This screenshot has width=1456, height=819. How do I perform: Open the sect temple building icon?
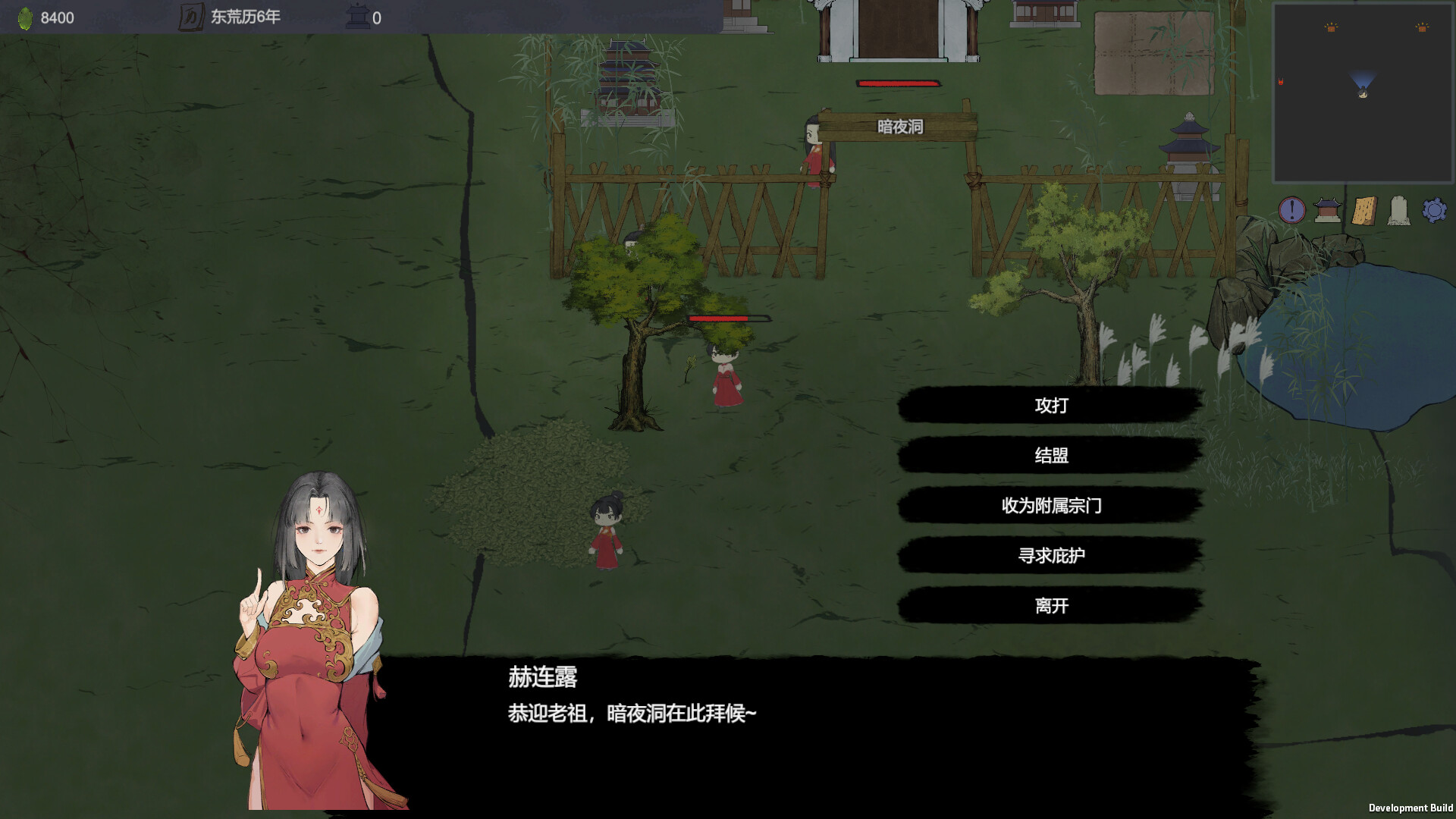click(x=1329, y=211)
